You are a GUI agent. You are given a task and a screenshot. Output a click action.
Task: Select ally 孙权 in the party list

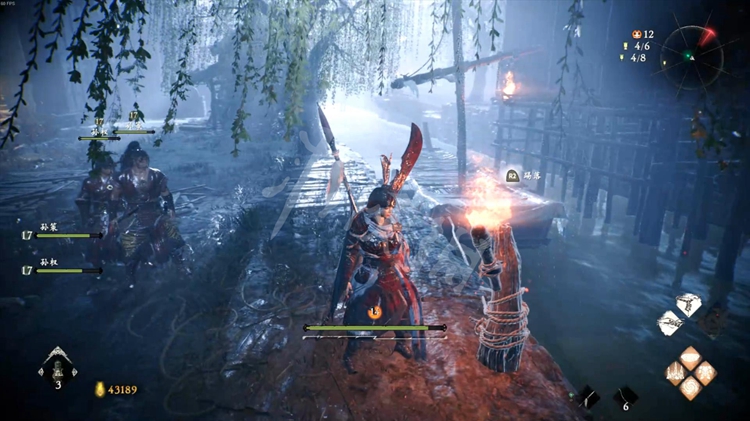[60, 267]
